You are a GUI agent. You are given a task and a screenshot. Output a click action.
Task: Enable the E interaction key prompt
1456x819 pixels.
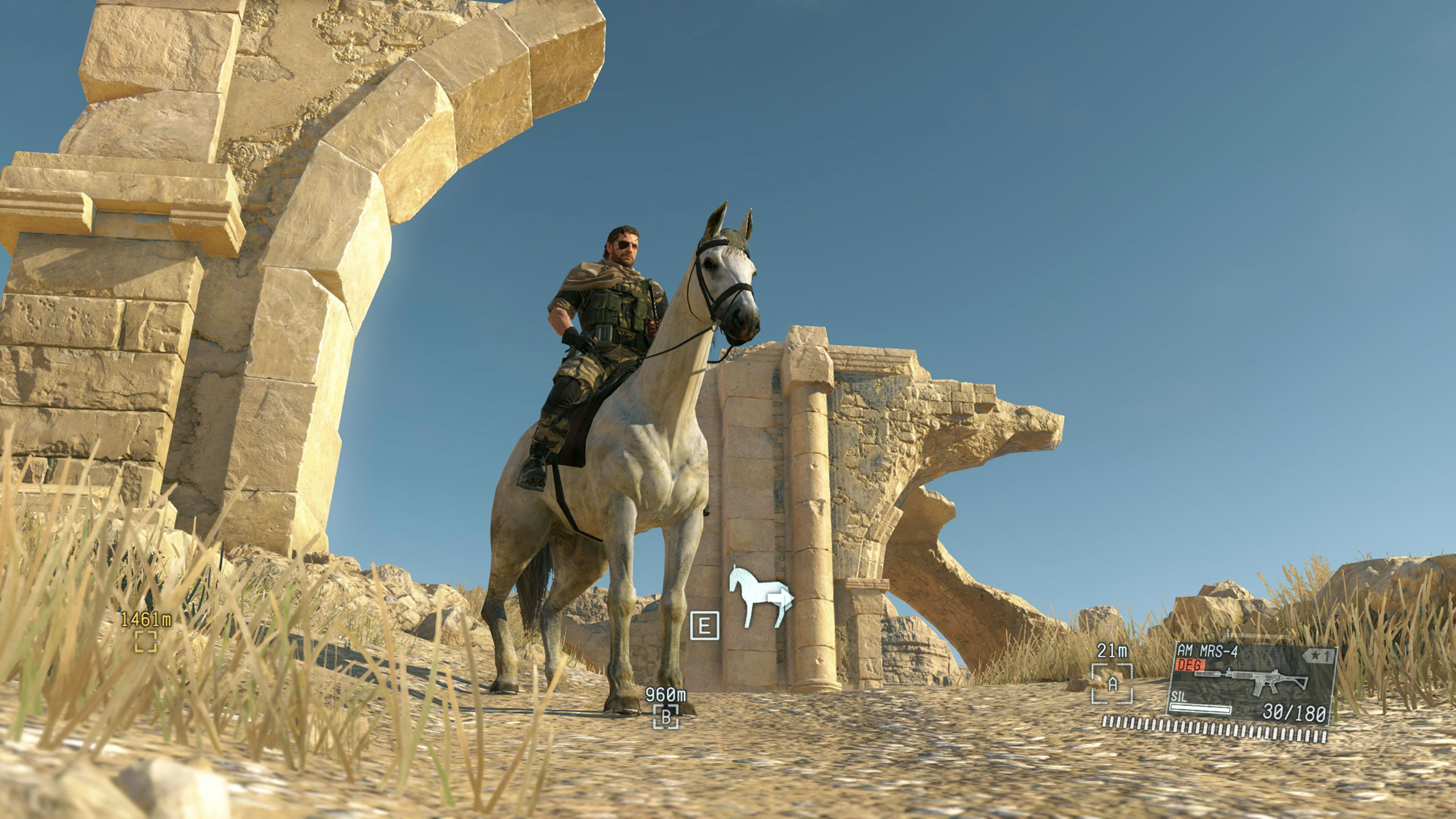[x=704, y=626]
